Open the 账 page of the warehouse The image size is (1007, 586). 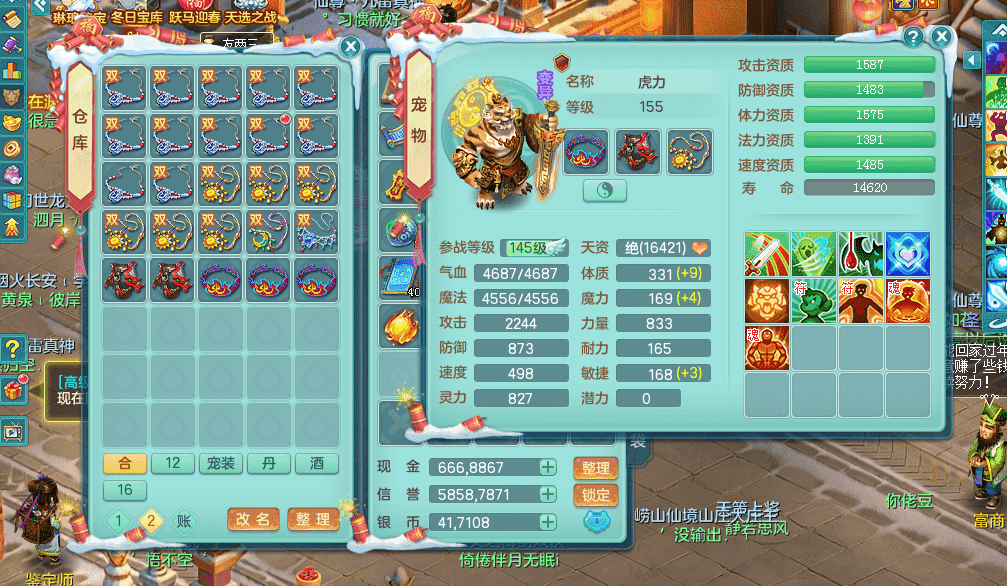coord(183,520)
